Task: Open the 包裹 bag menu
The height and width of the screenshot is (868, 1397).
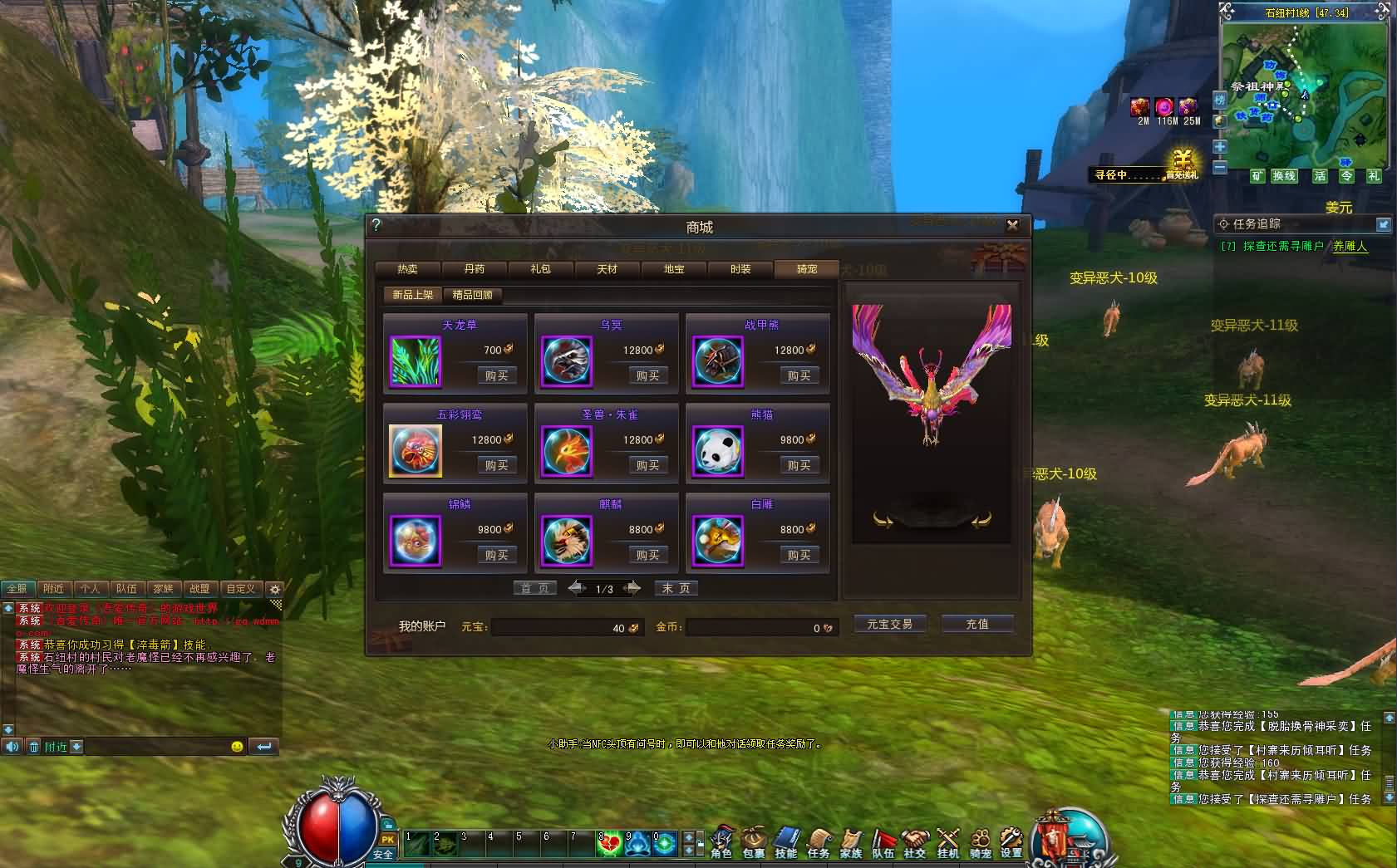Action: coord(753,841)
